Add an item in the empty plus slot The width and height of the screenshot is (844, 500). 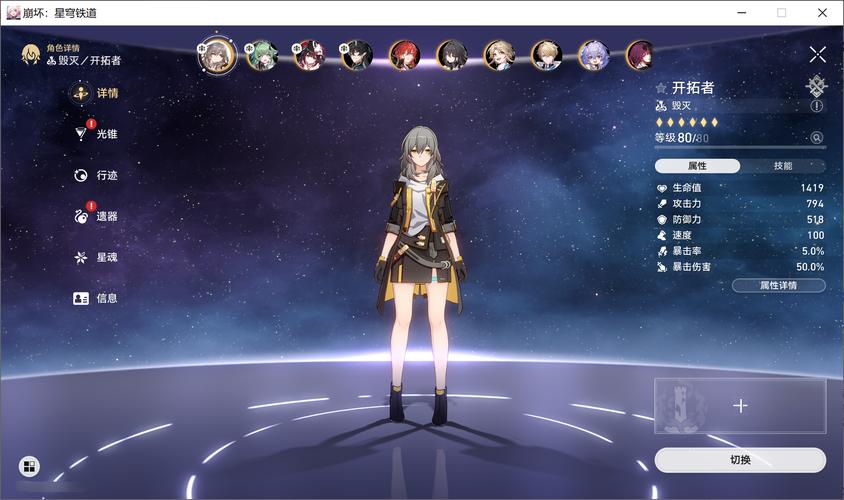740,406
